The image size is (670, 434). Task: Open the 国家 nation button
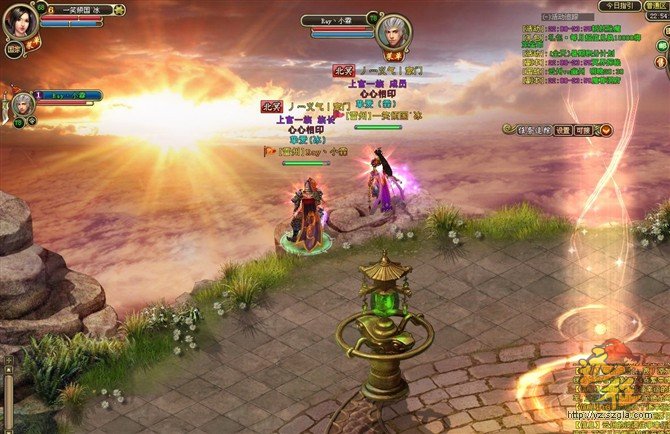(15, 46)
